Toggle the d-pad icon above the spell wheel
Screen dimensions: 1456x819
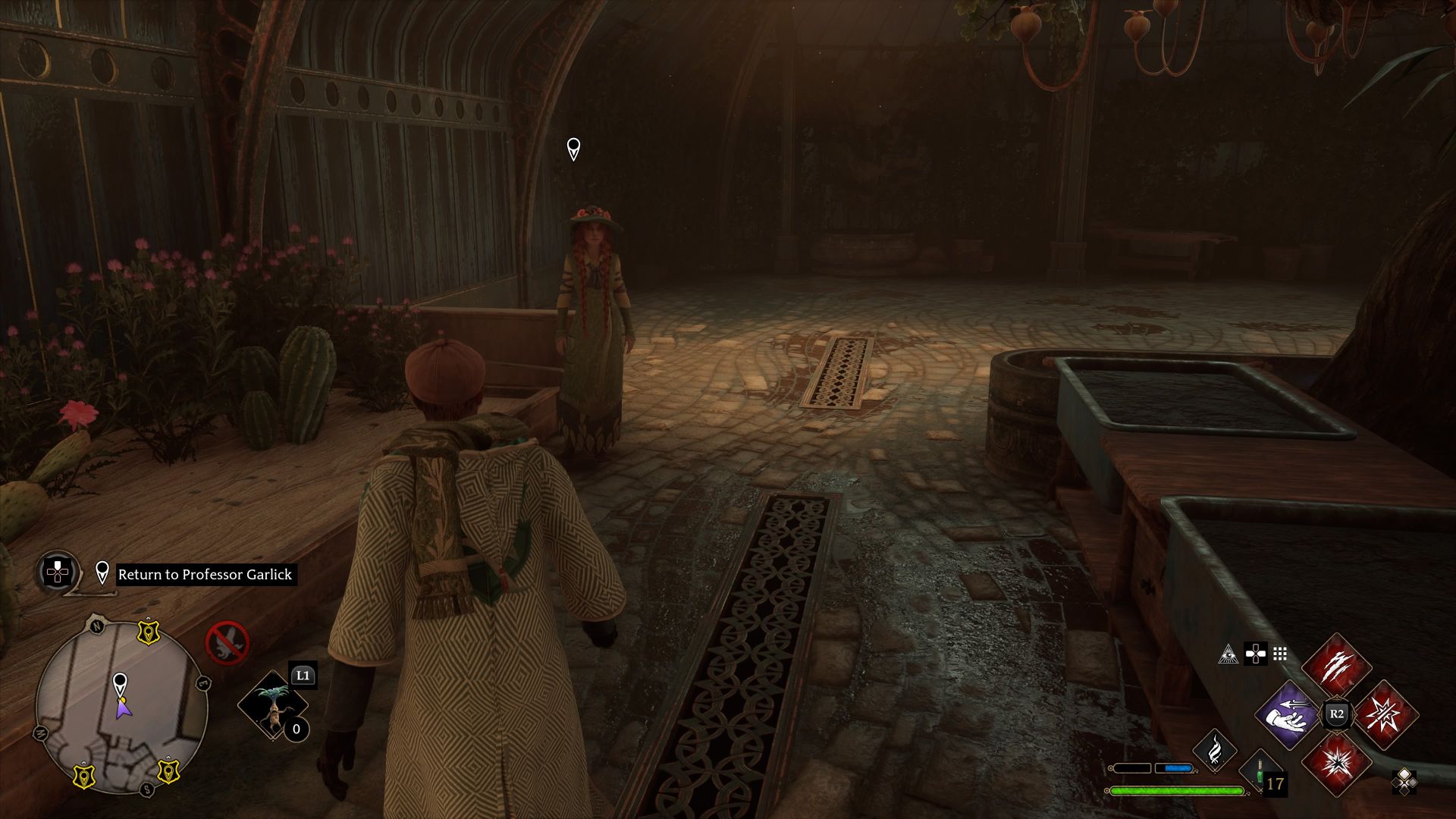click(x=1256, y=654)
